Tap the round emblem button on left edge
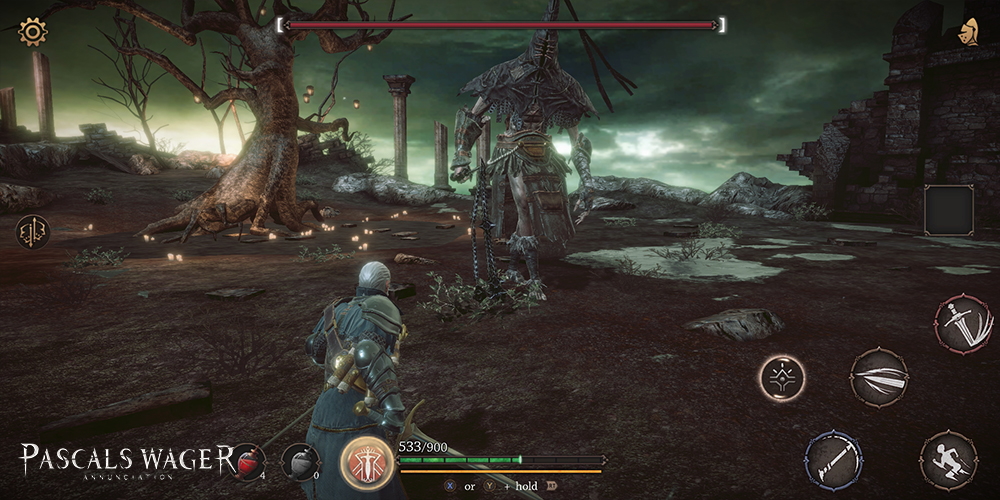 pos(32,232)
